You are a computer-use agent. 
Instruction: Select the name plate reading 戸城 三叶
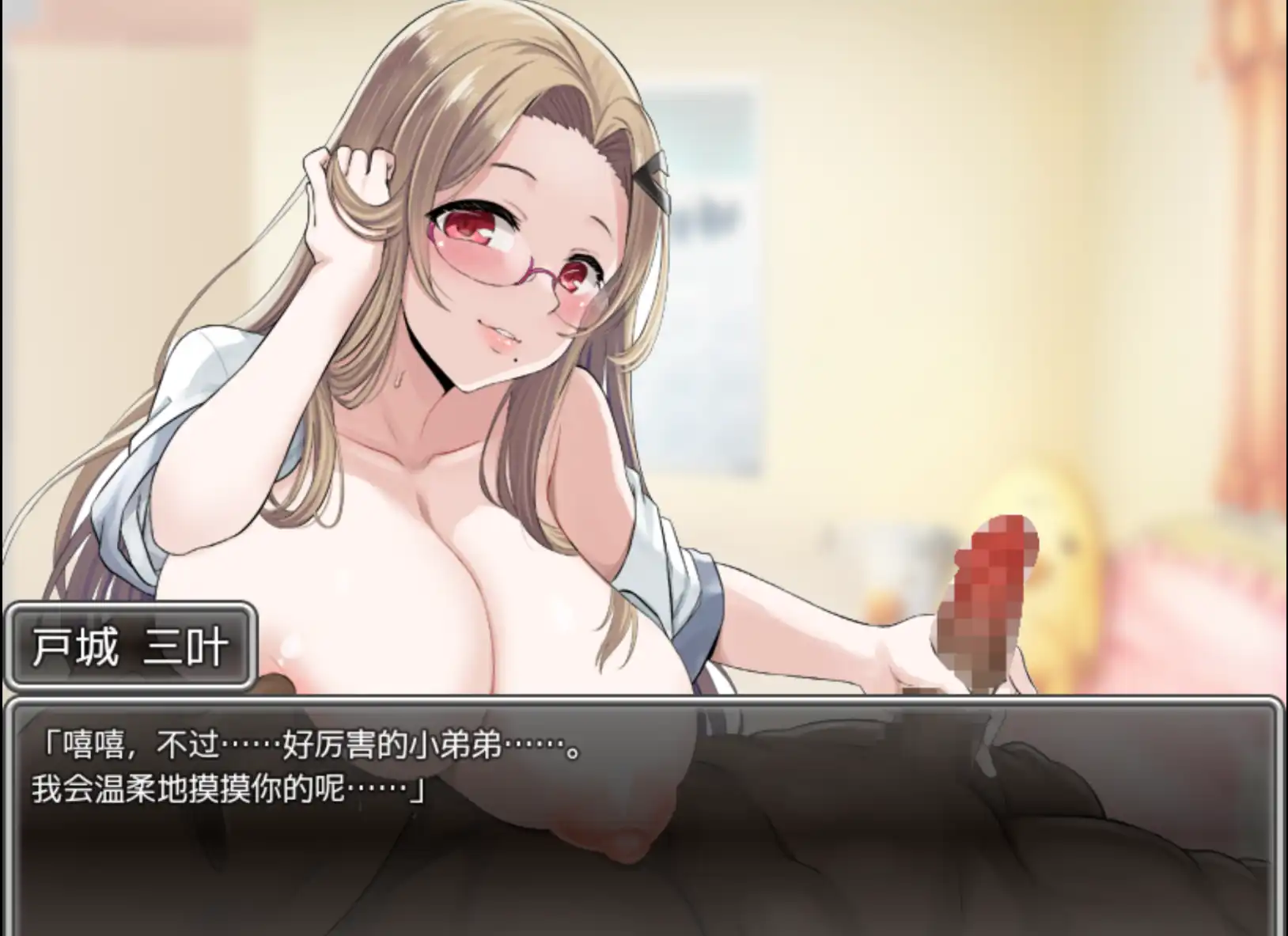tap(131, 646)
